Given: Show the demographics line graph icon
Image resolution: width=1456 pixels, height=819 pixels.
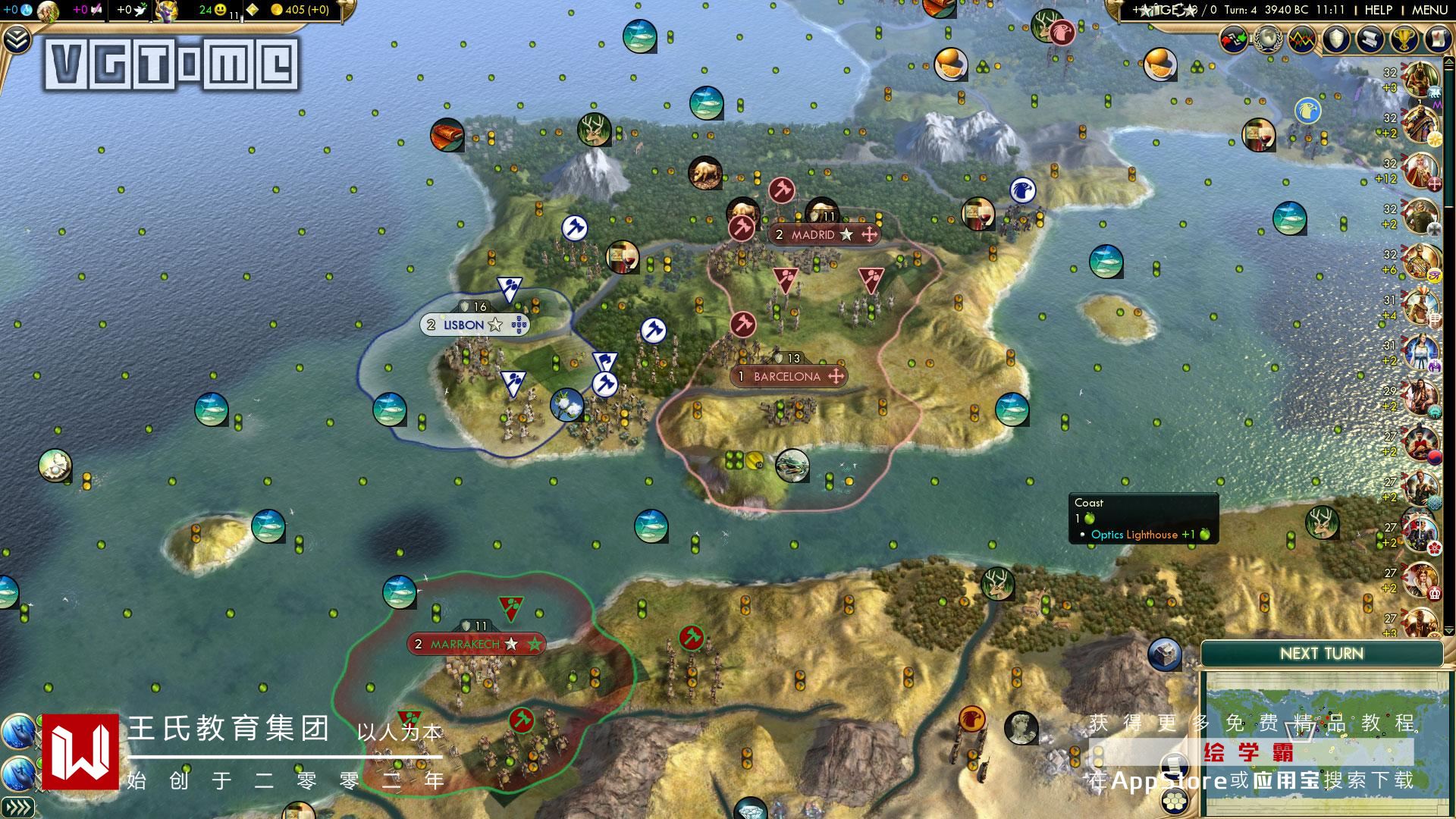Looking at the screenshot, I should [1301, 39].
